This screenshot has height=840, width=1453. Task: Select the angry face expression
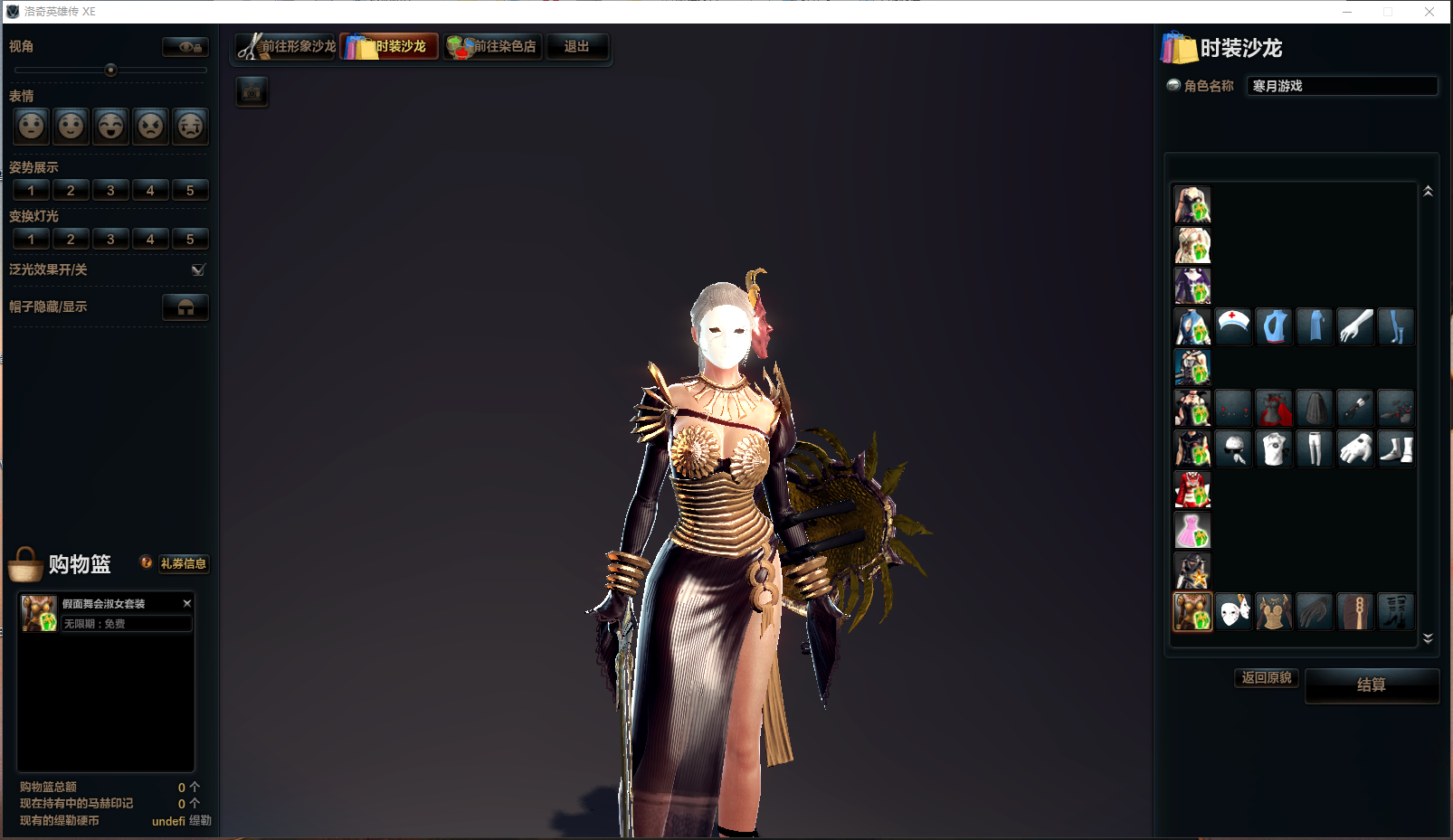[150, 126]
